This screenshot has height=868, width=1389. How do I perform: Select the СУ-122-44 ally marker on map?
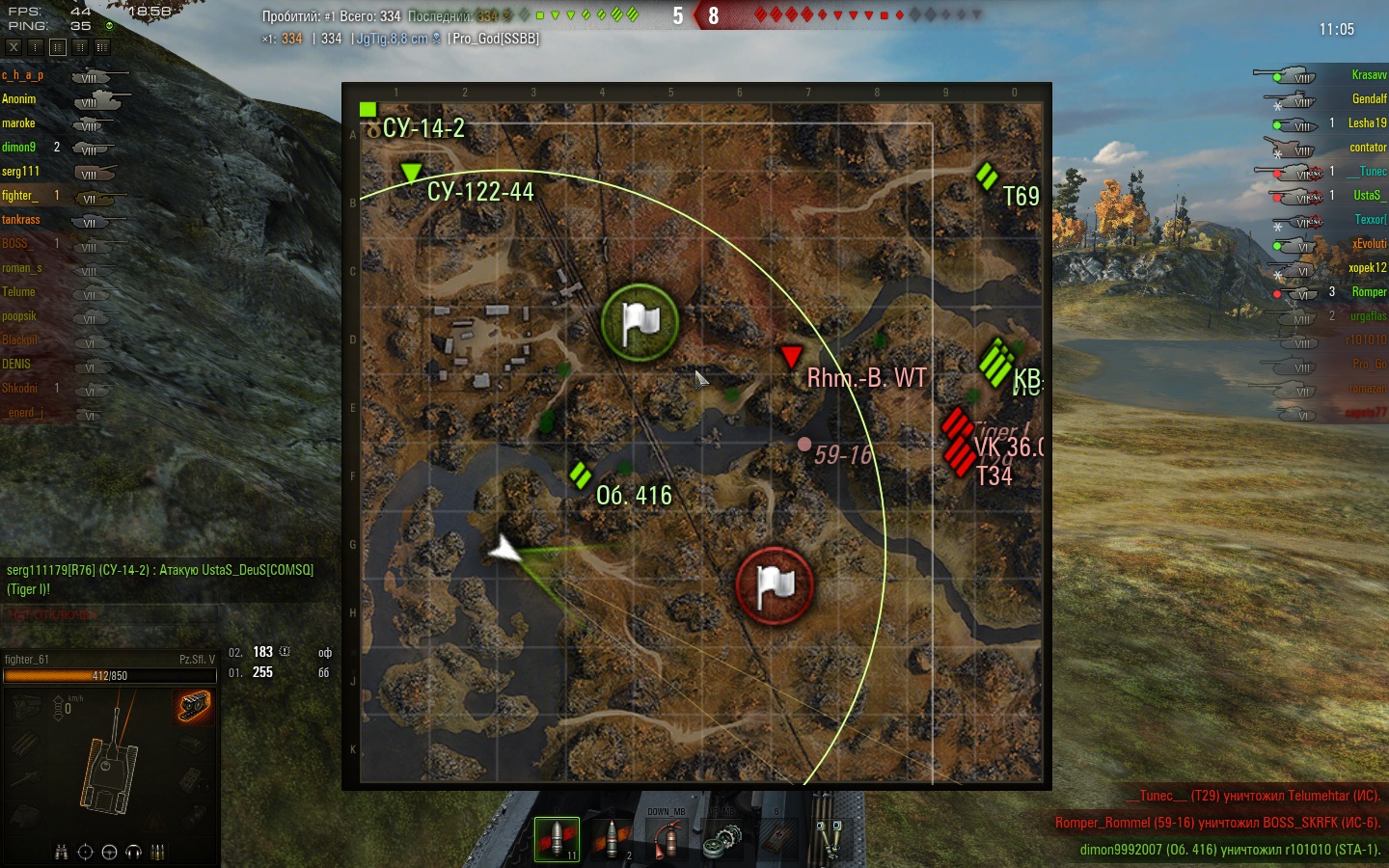[x=412, y=173]
